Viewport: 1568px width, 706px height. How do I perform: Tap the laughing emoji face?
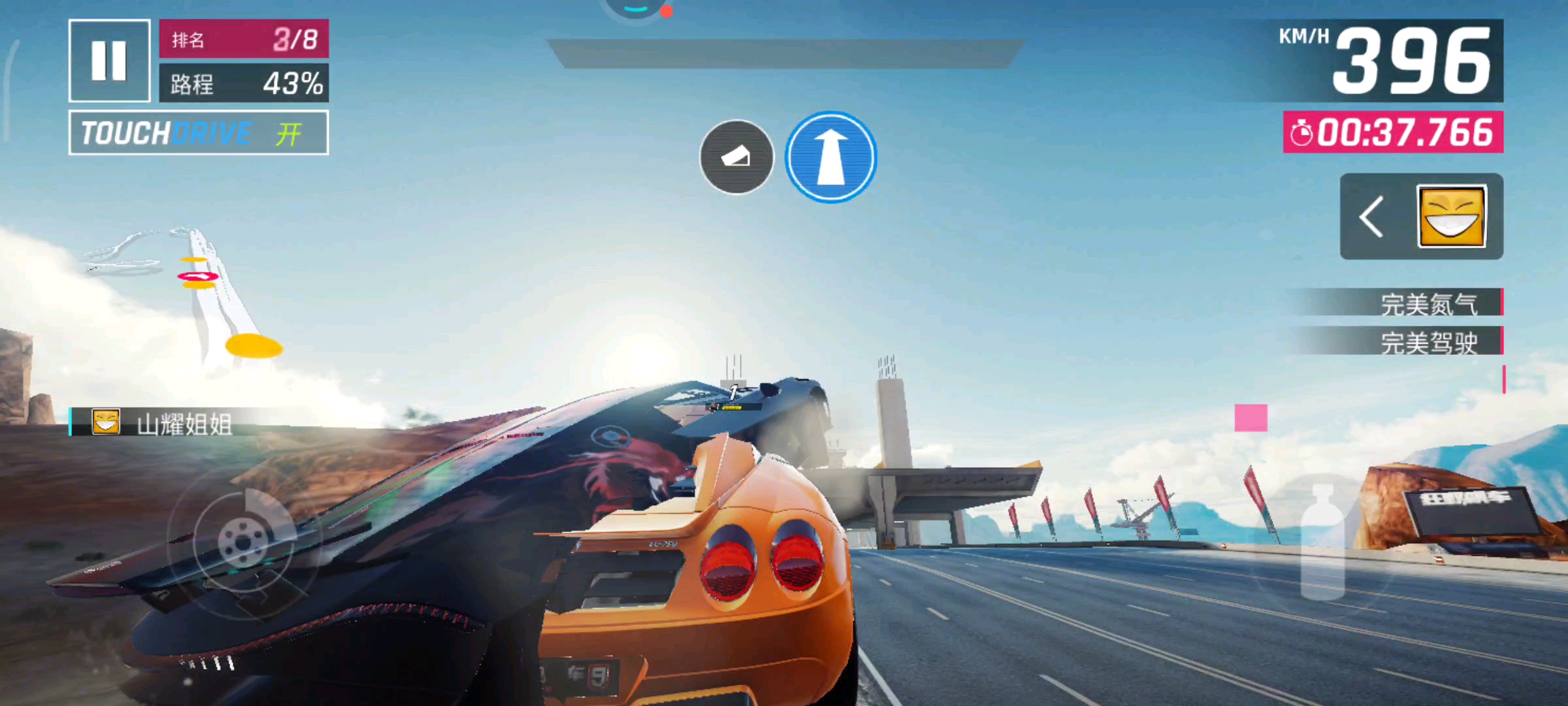coord(1452,216)
